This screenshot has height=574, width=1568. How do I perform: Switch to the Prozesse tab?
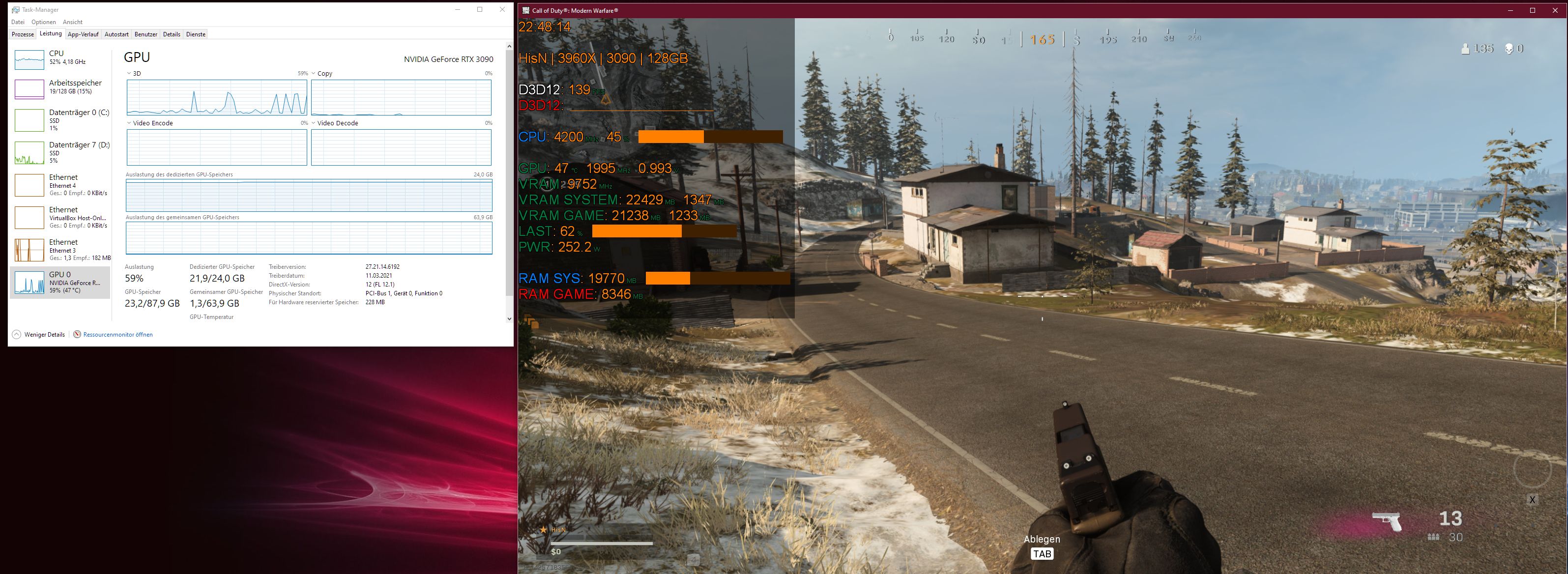point(23,34)
